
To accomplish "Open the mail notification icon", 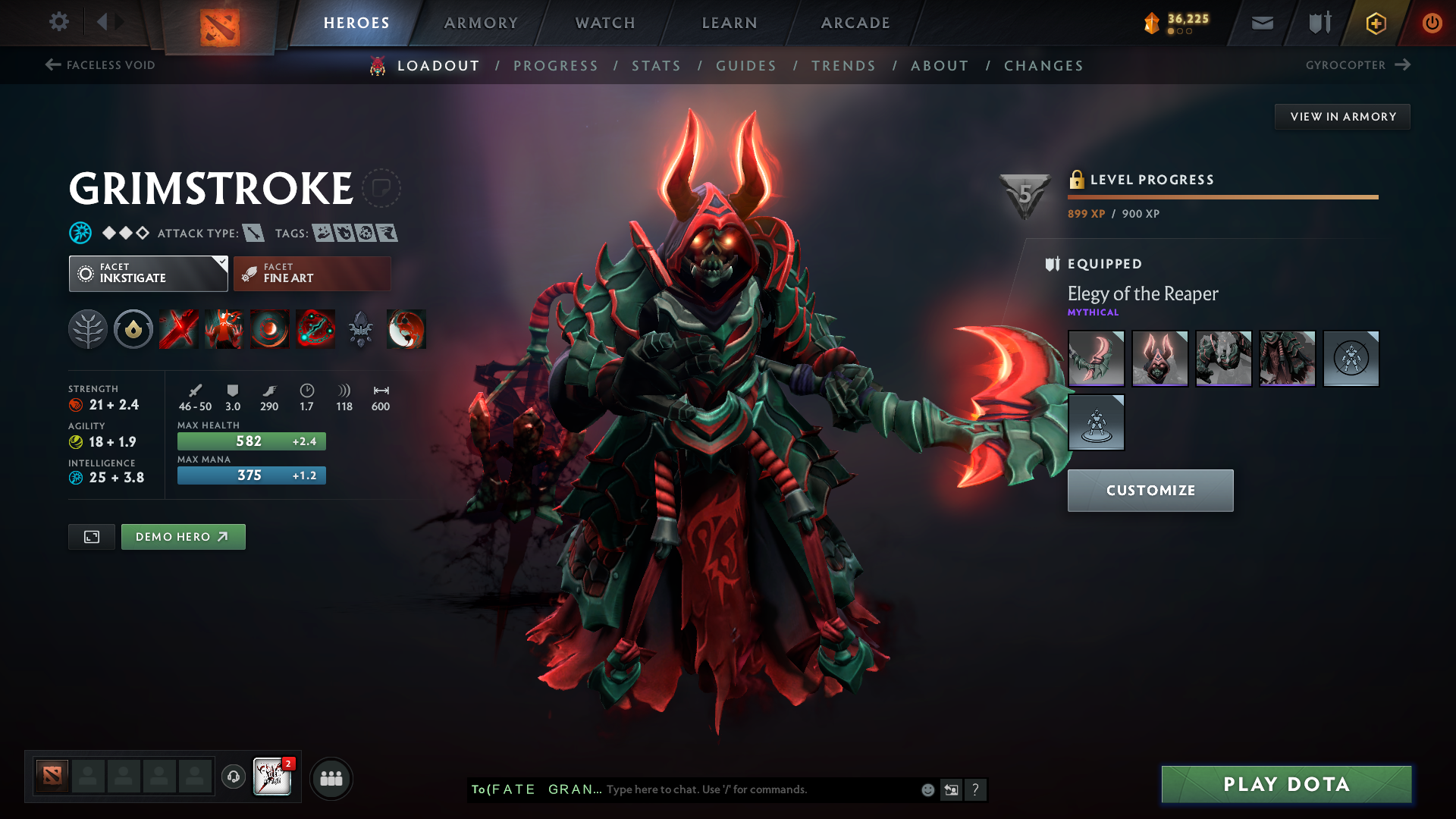I will (1261, 23).
